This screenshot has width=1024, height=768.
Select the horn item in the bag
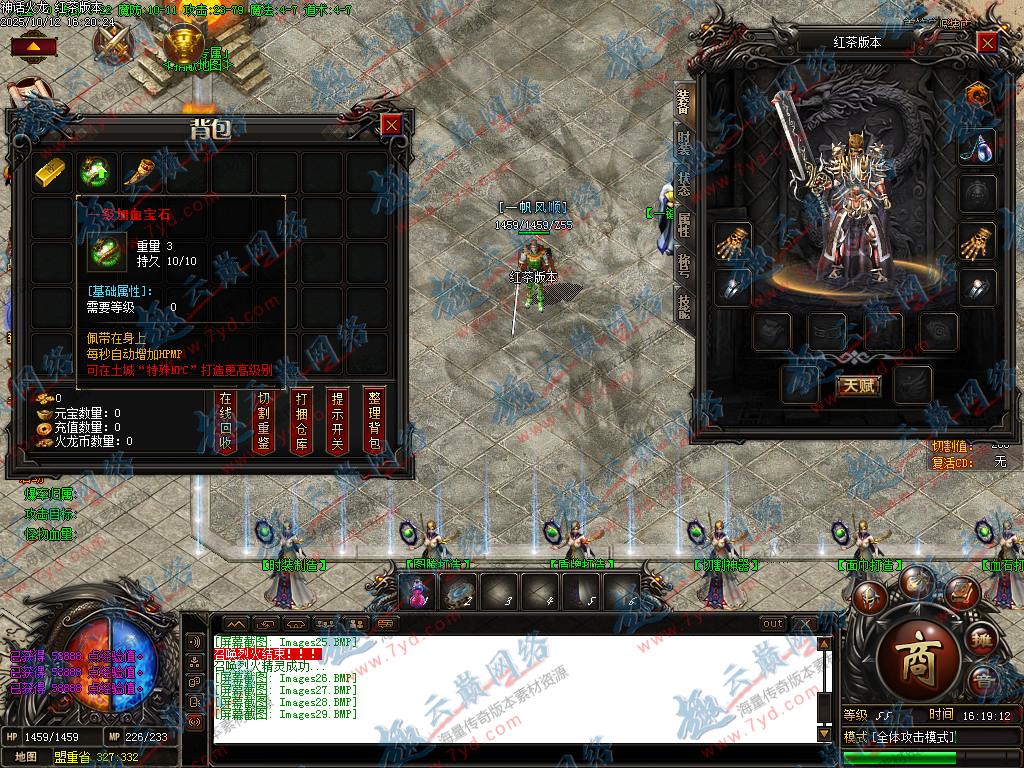pyautogui.click(x=142, y=172)
